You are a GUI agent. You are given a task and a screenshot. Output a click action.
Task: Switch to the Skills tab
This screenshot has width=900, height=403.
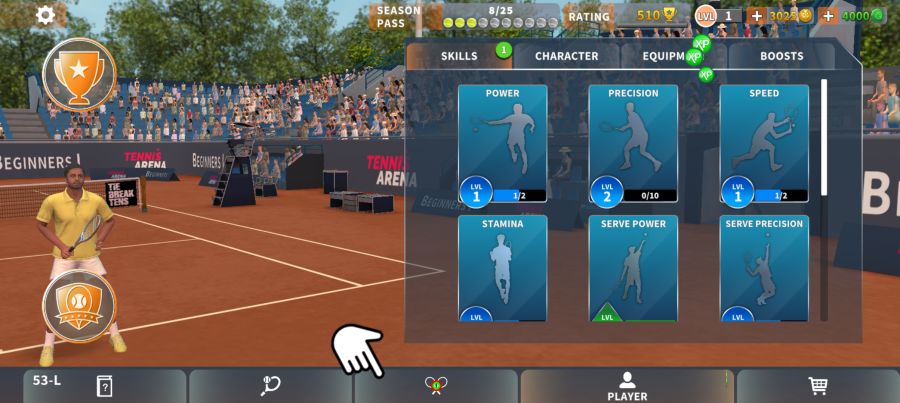pos(459,56)
